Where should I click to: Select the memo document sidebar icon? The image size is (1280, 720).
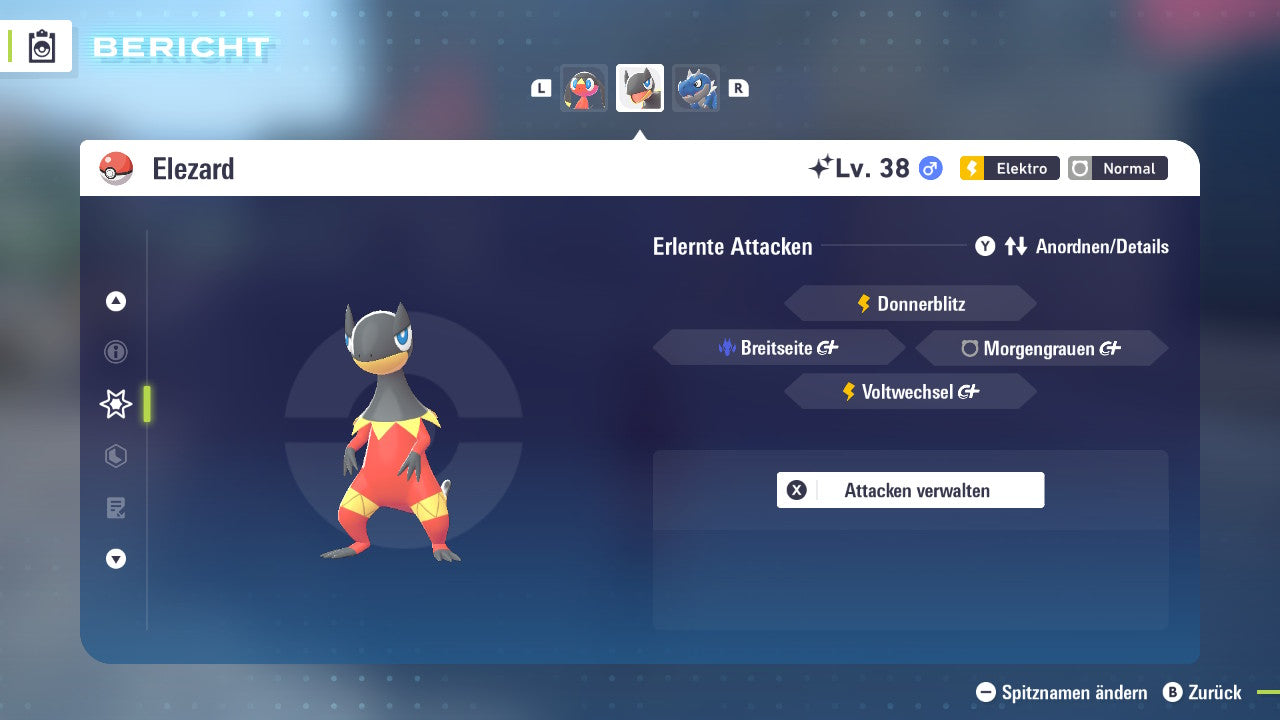point(115,508)
